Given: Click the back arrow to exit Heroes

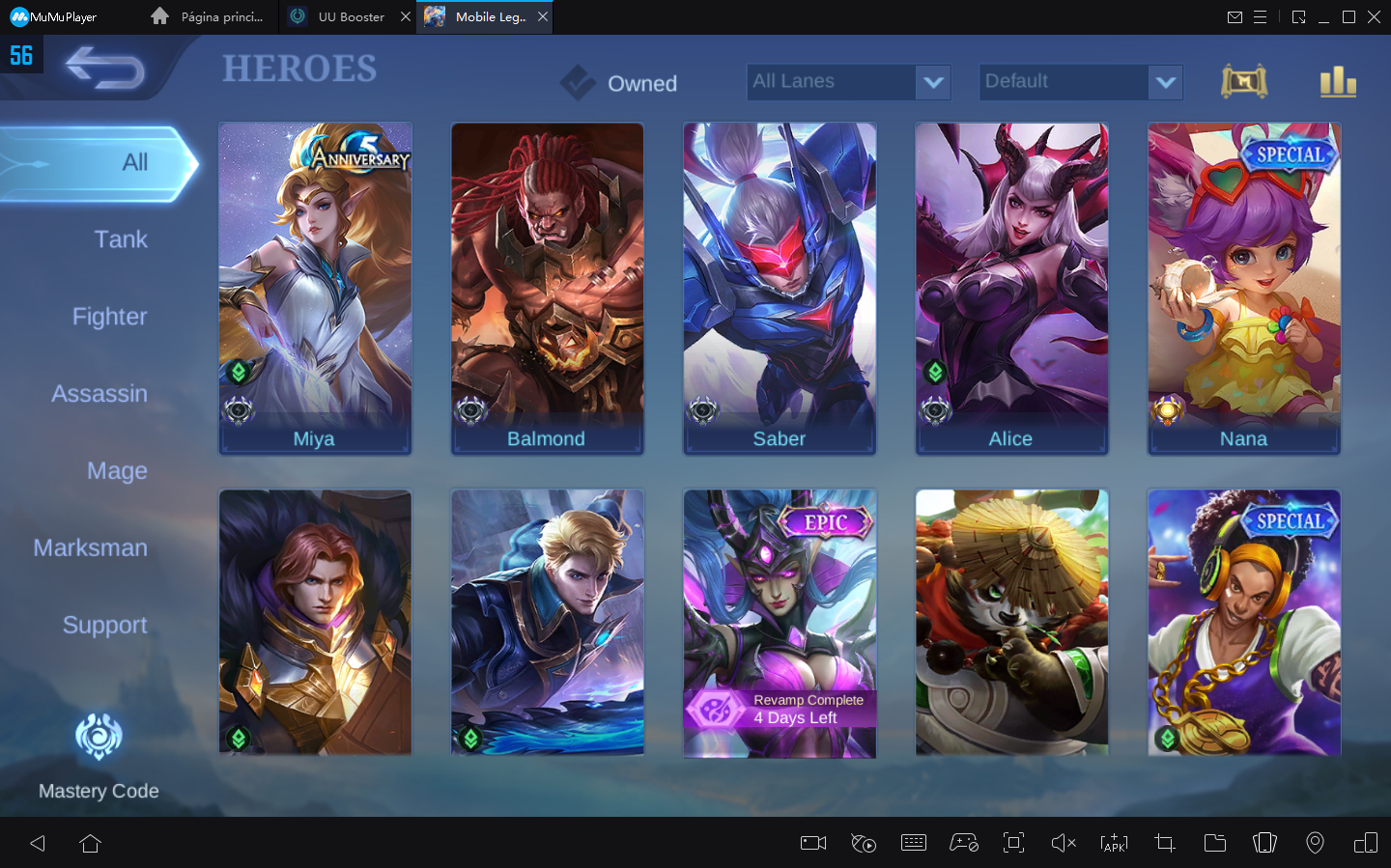Looking at the screenshot, I should point(104,69).
